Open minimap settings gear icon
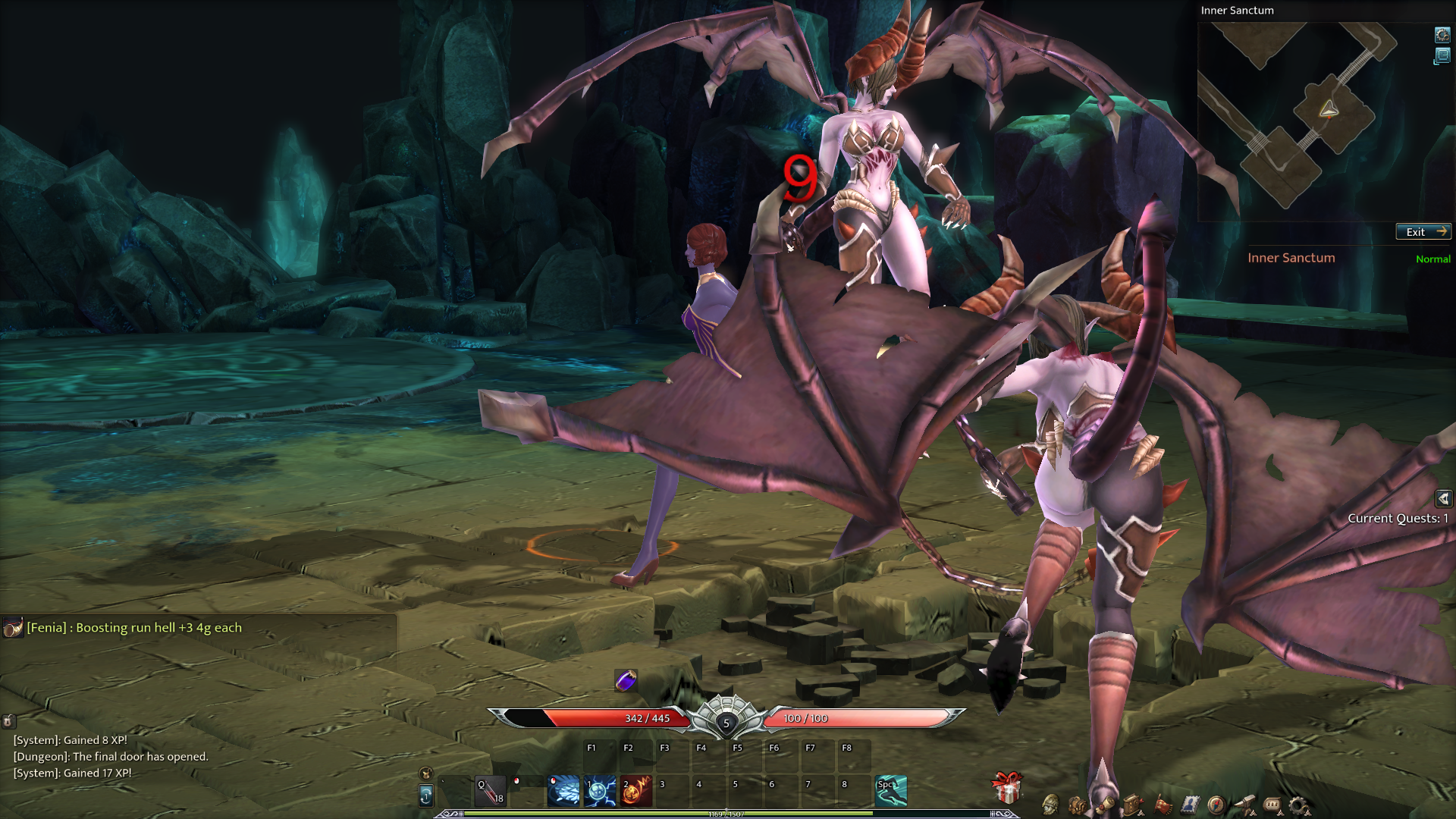Viewport: 1456px width, 819px height. coord(1442,35)
